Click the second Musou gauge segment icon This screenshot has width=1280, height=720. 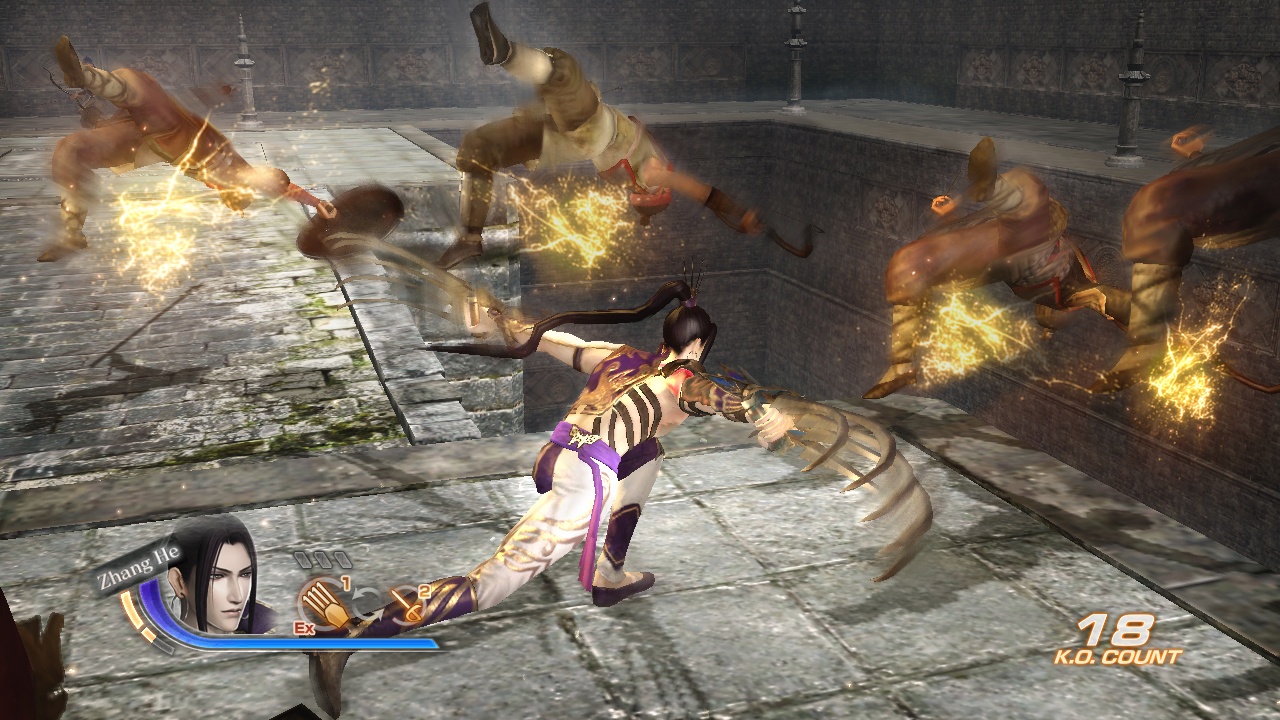323,560
